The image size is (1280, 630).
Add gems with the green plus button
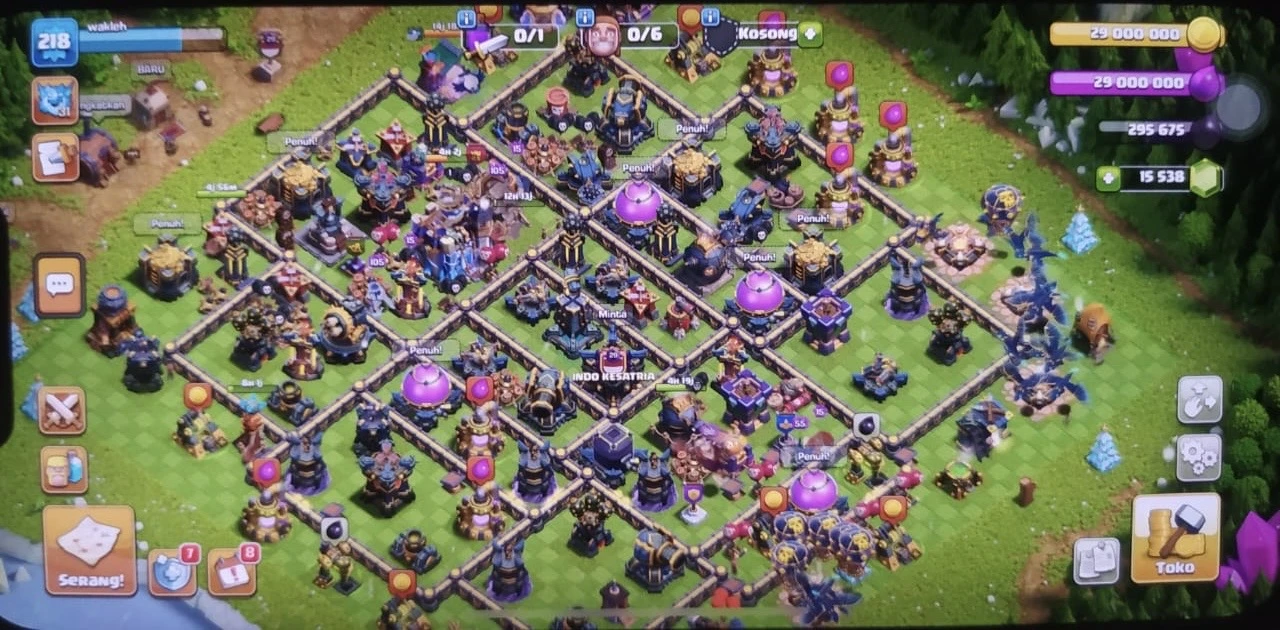(1108, 179)
